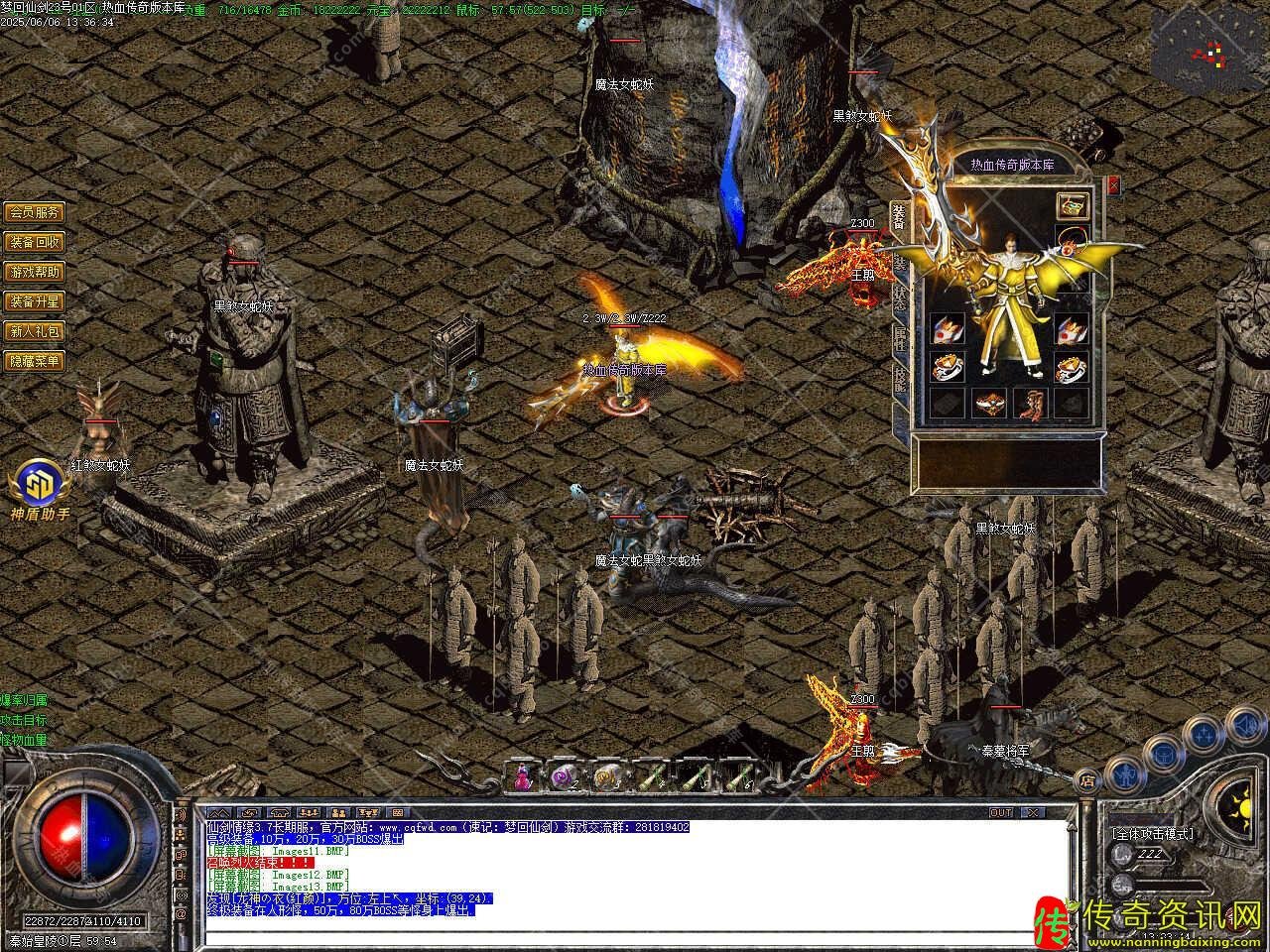Select the treasure chest slot in equipment panel

[x=1073, y=205]
